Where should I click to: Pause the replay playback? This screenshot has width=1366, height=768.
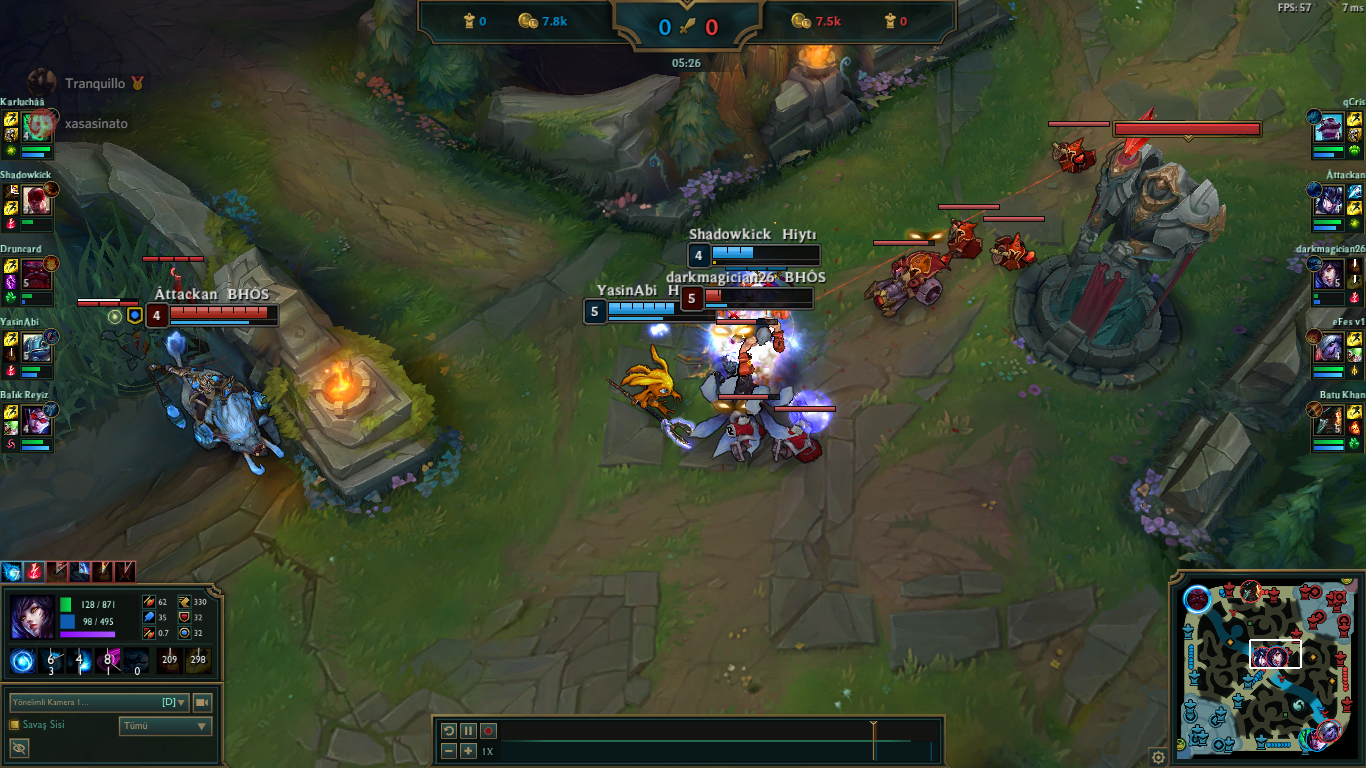point(468,731)
